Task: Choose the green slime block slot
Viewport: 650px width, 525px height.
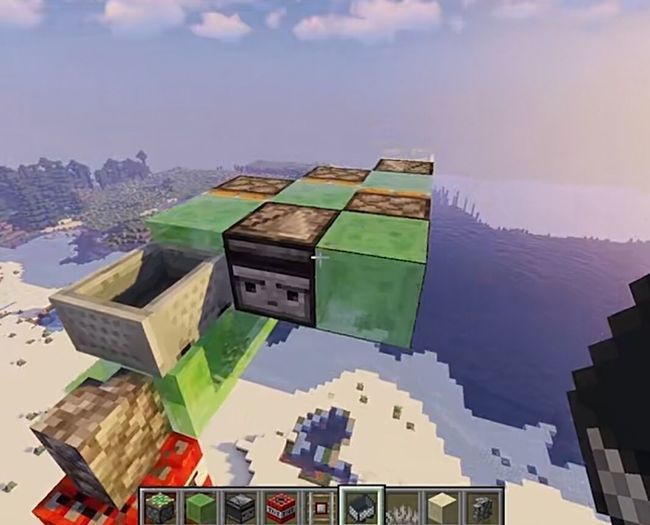Action: (x=200, y=507)
